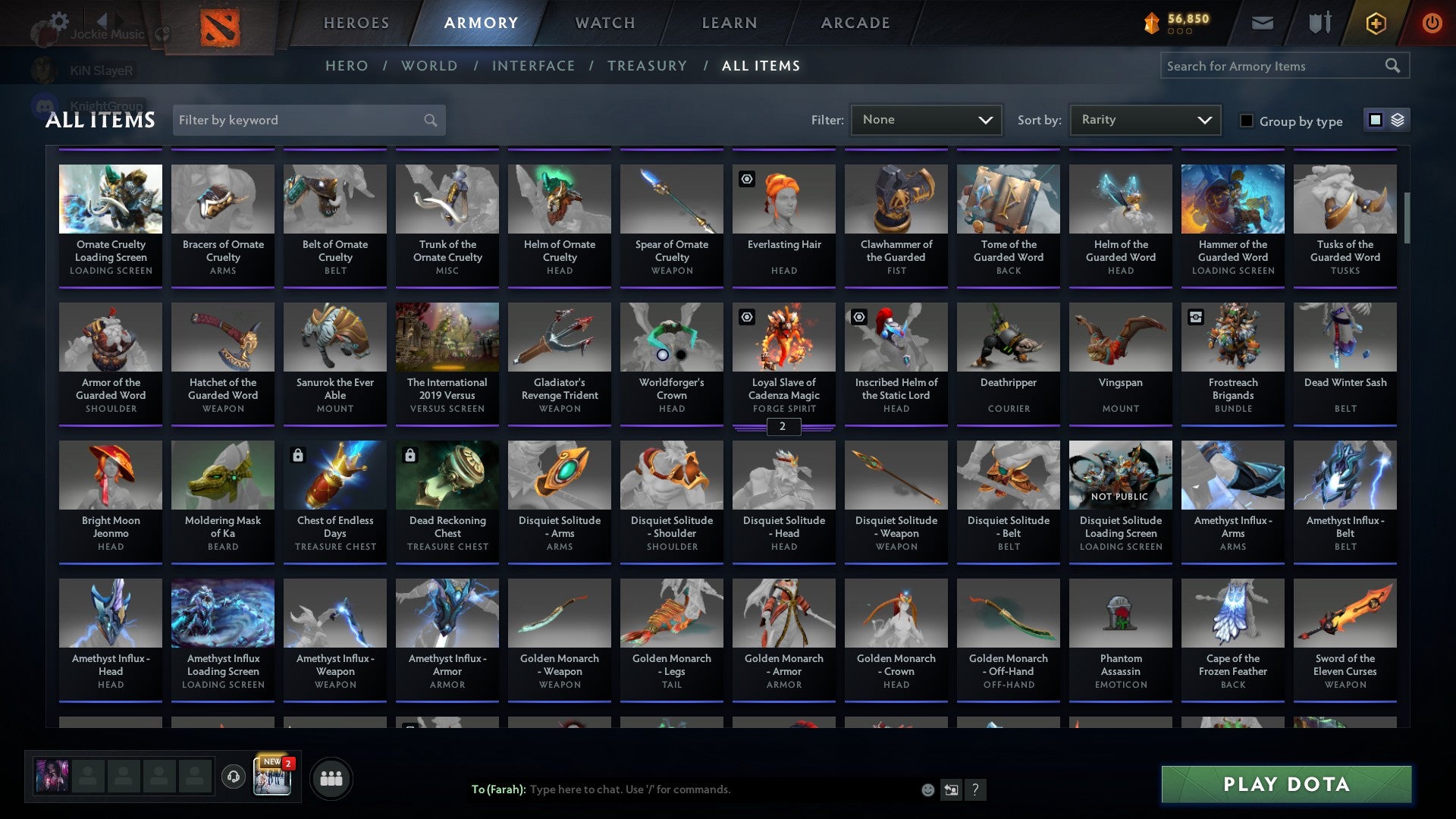Viewport: 1456px width, 819px height.
Task: Open the TREASURY section
Action: click(x=647, y=65)
